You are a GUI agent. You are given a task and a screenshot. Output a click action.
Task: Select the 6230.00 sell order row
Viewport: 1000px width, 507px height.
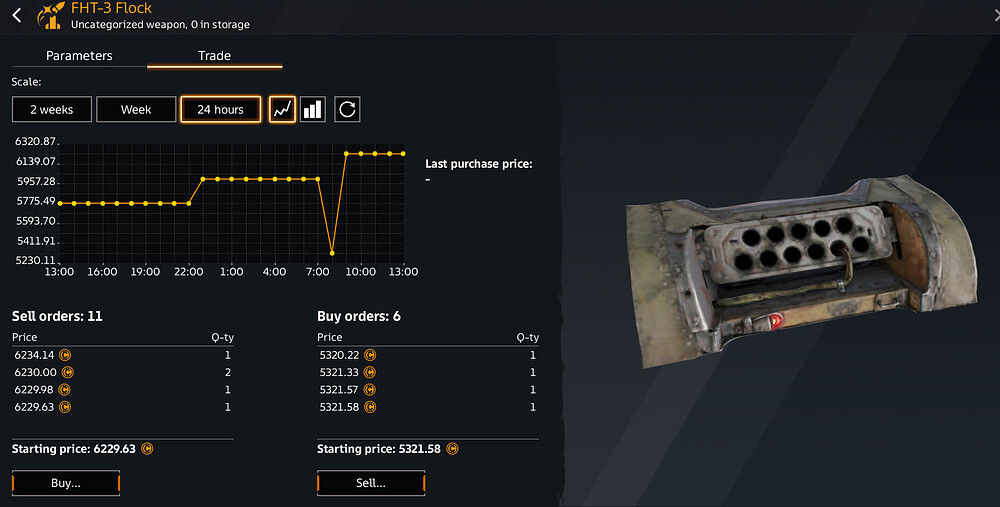pyautogui.click(x=122, y=372)
